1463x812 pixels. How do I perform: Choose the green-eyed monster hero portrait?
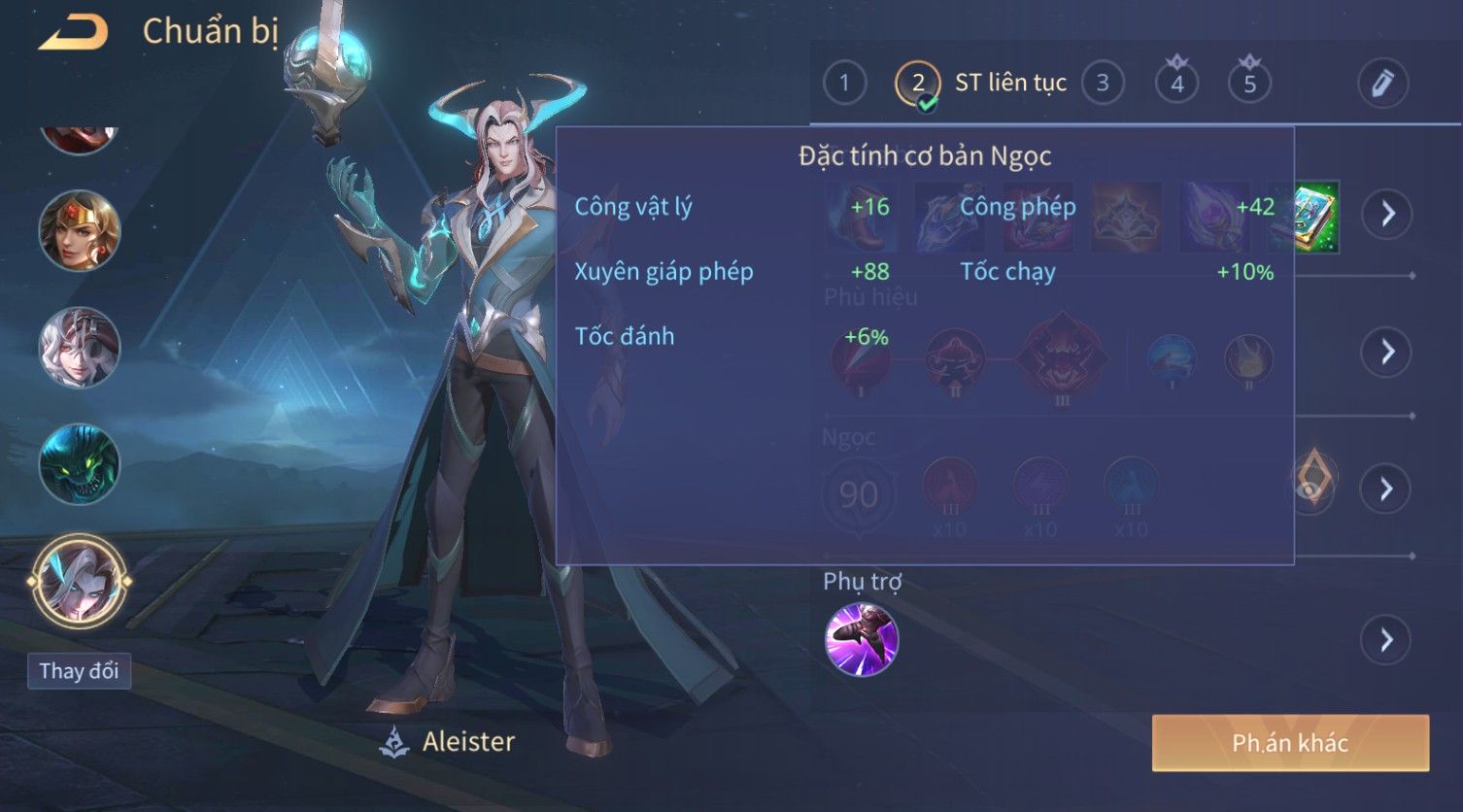click(80, 463)
